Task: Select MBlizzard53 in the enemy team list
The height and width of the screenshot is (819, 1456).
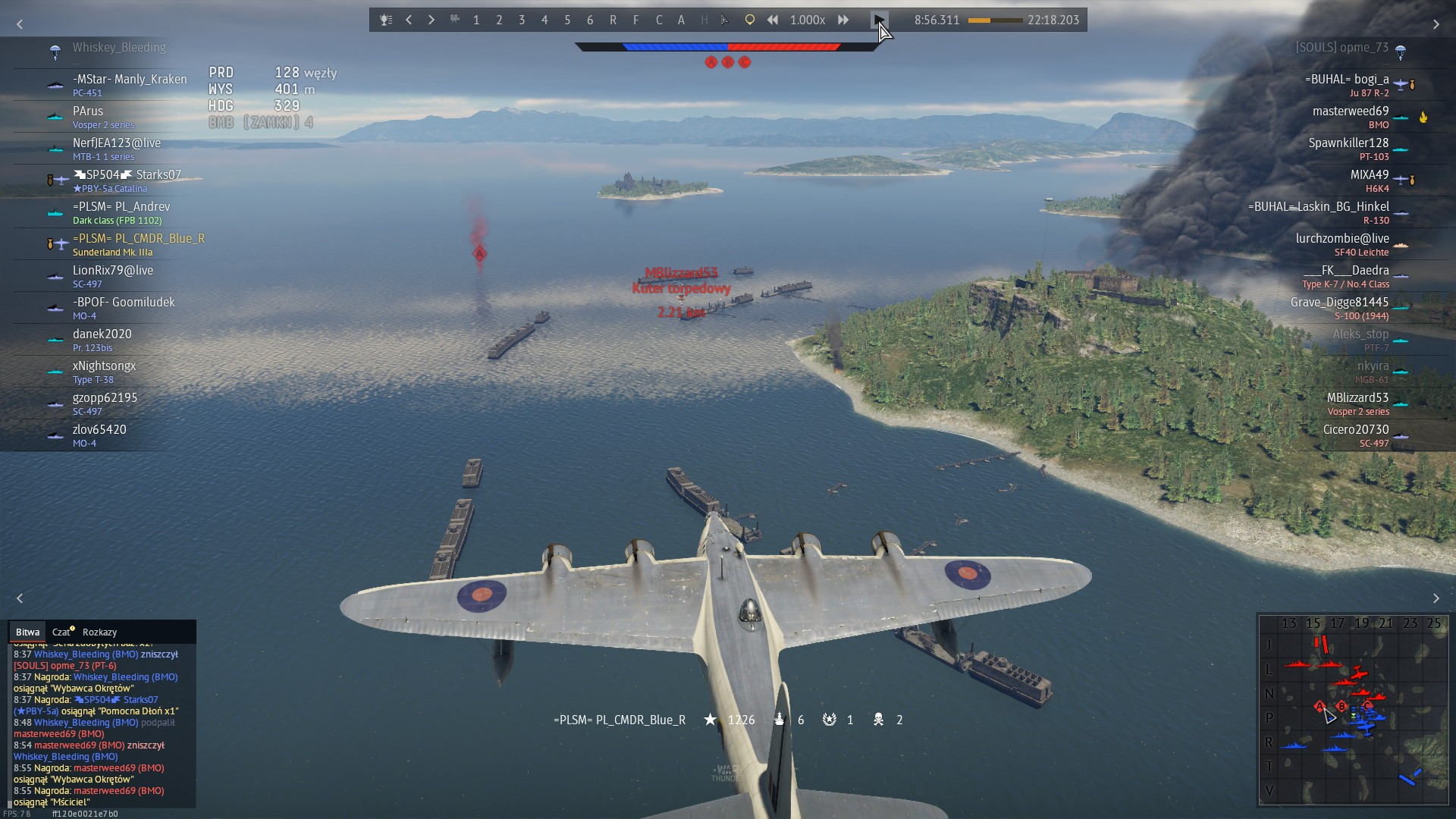Action: point(1357,398)
